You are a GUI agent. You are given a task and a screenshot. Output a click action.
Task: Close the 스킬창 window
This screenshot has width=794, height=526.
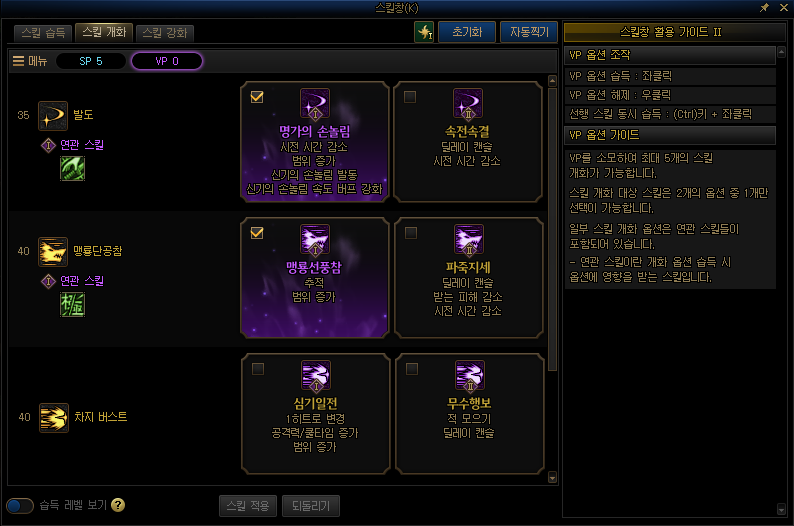tap(781, 8)
